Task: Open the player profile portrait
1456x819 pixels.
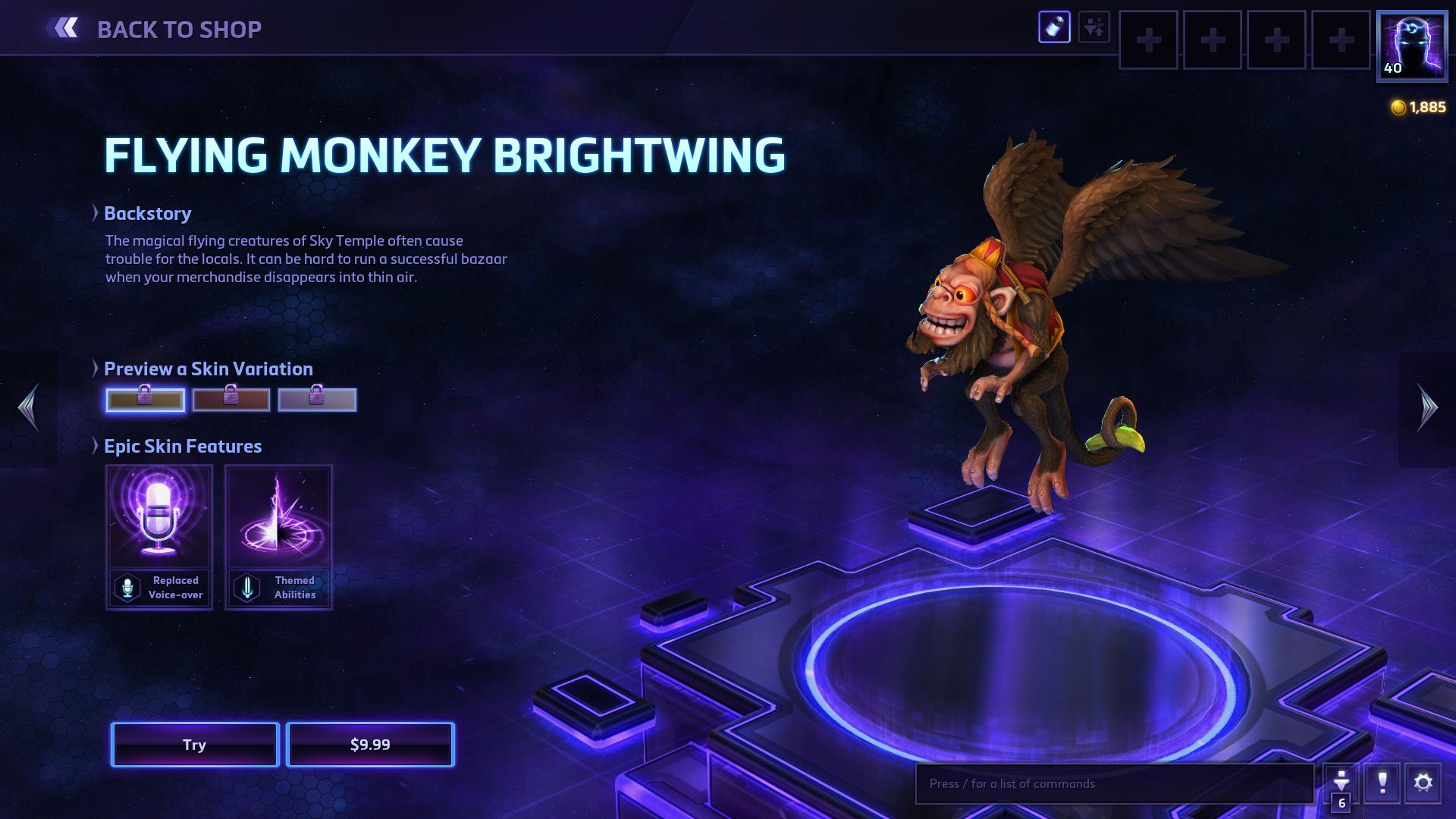Action: (x=1411, y=45)
